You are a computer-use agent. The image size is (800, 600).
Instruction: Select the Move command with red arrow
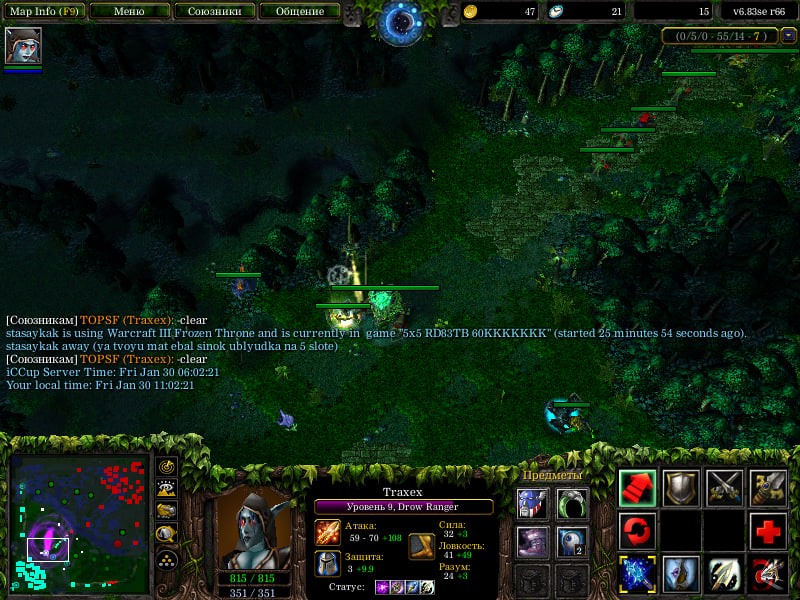tap(637, 487)
